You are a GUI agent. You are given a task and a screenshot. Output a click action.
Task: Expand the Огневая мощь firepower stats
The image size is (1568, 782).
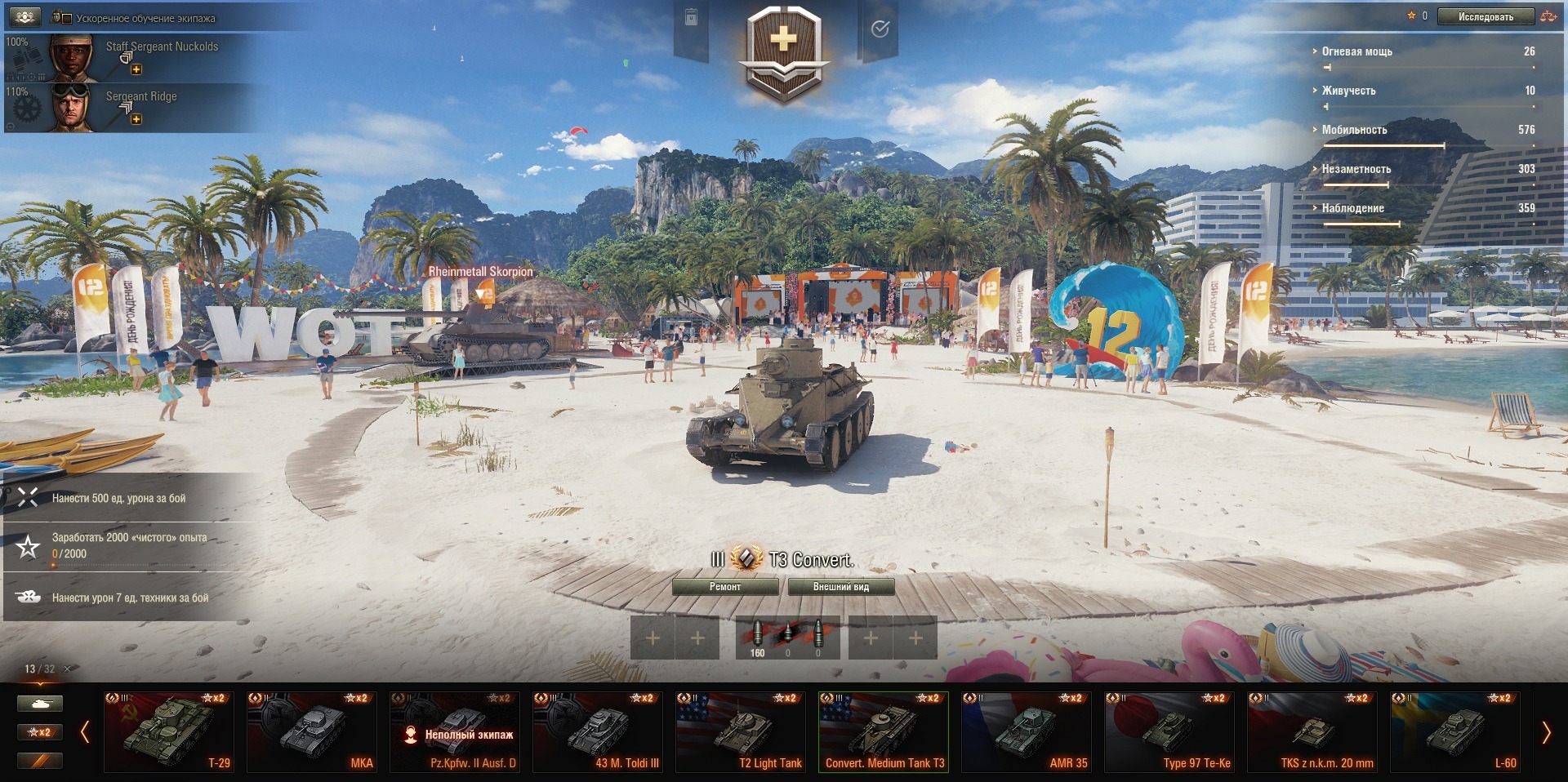pos(1356,51)
